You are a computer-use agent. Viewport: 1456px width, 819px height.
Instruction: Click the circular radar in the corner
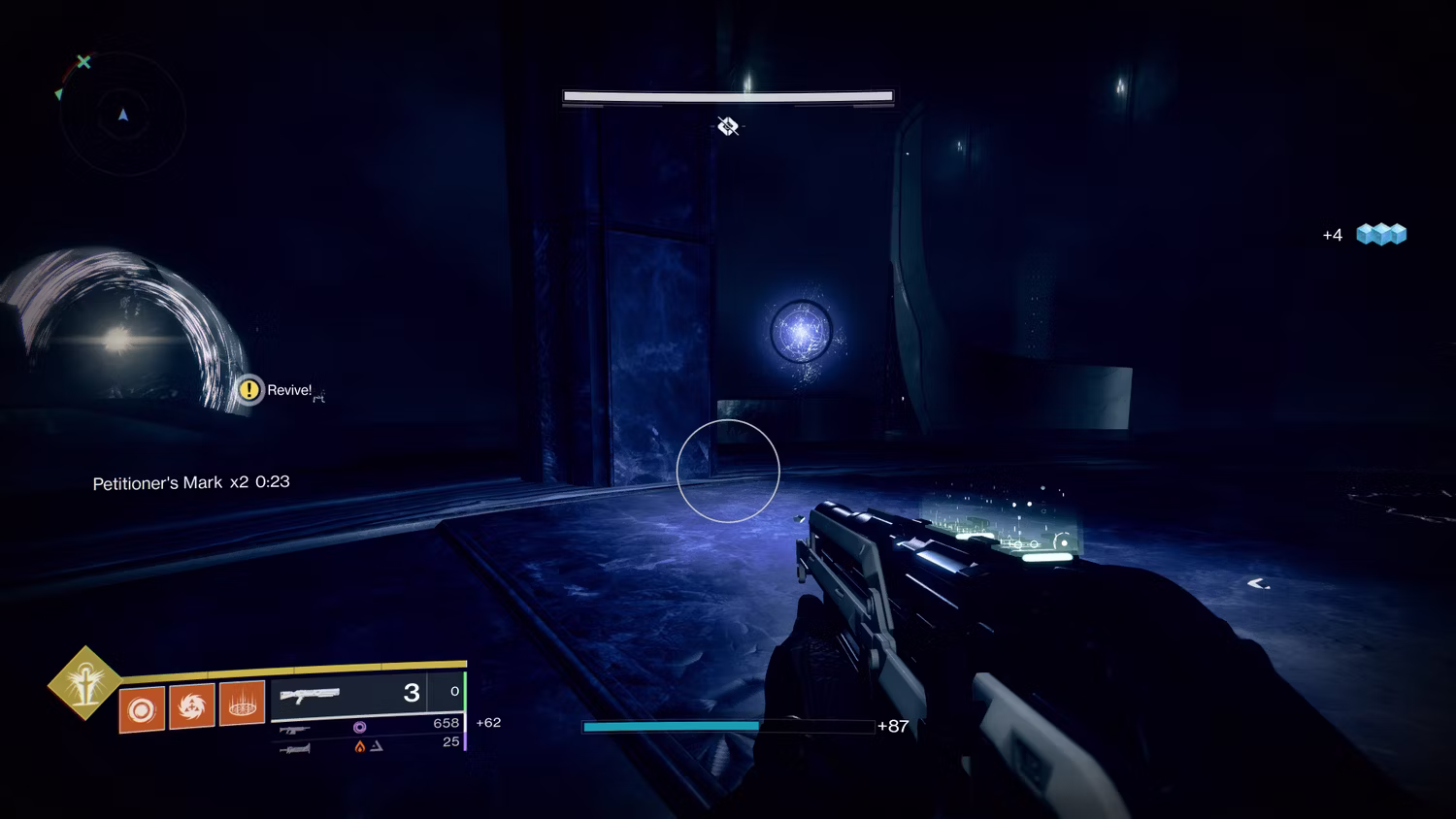(122, 115)
